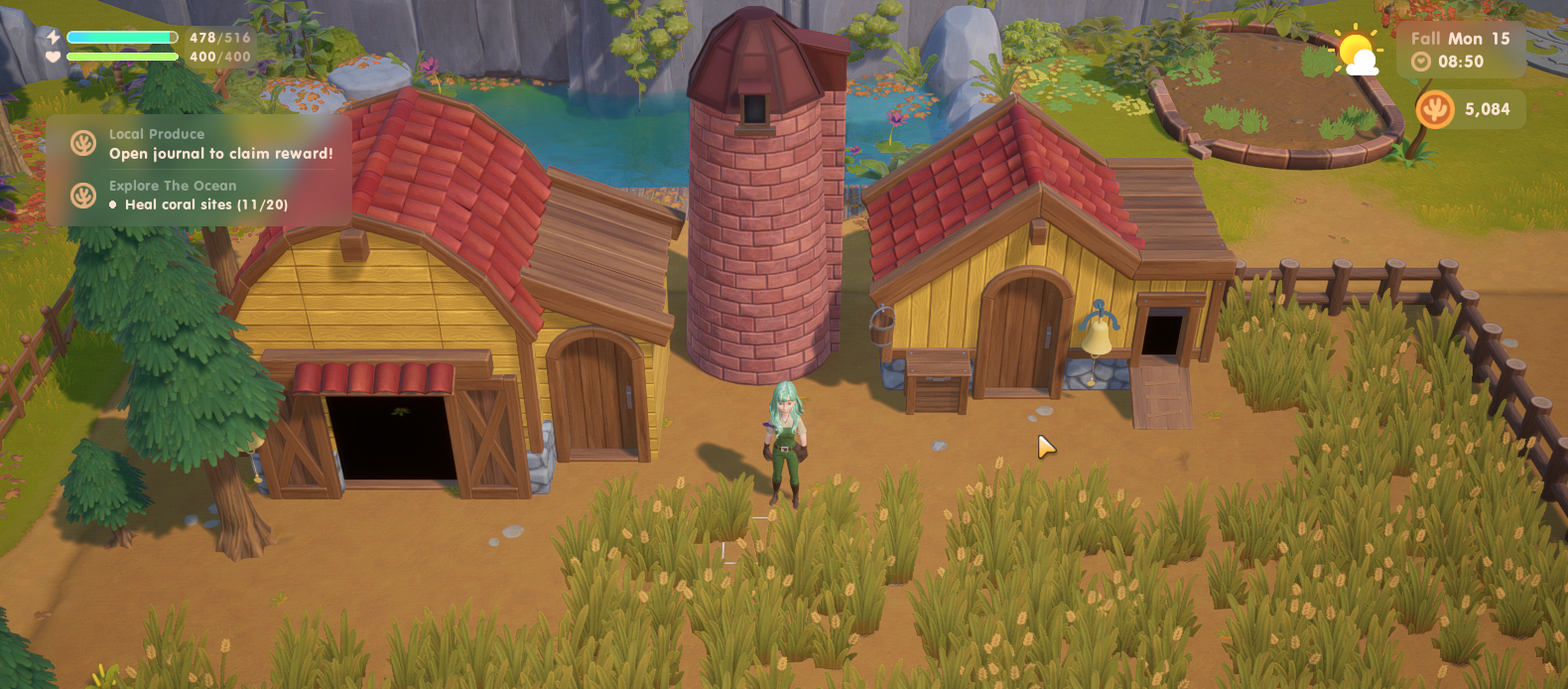Open the Local Produce quest entry
Viewport: 1568px width, 689px height.
coord(198,144)
